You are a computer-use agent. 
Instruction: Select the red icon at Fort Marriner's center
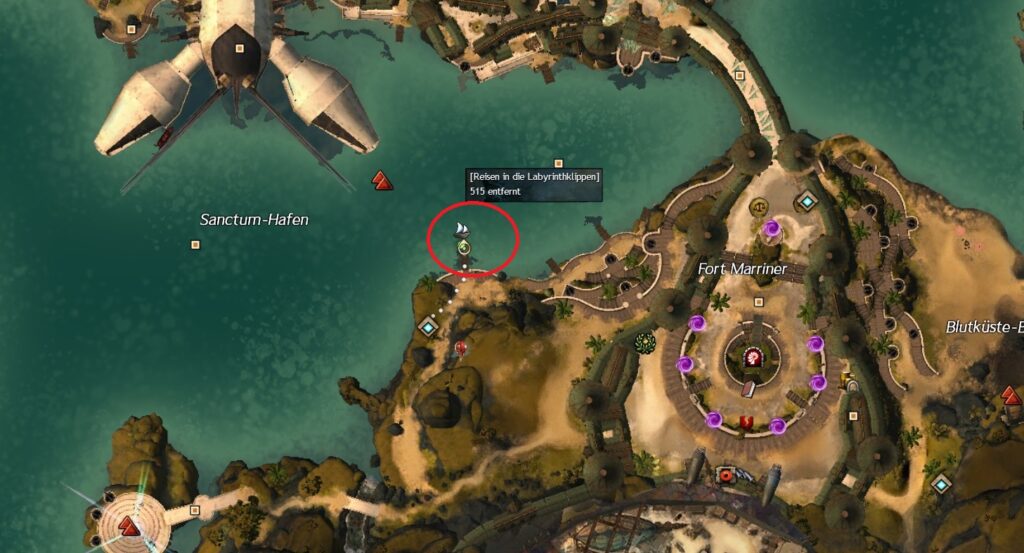(x=753, y=357)
